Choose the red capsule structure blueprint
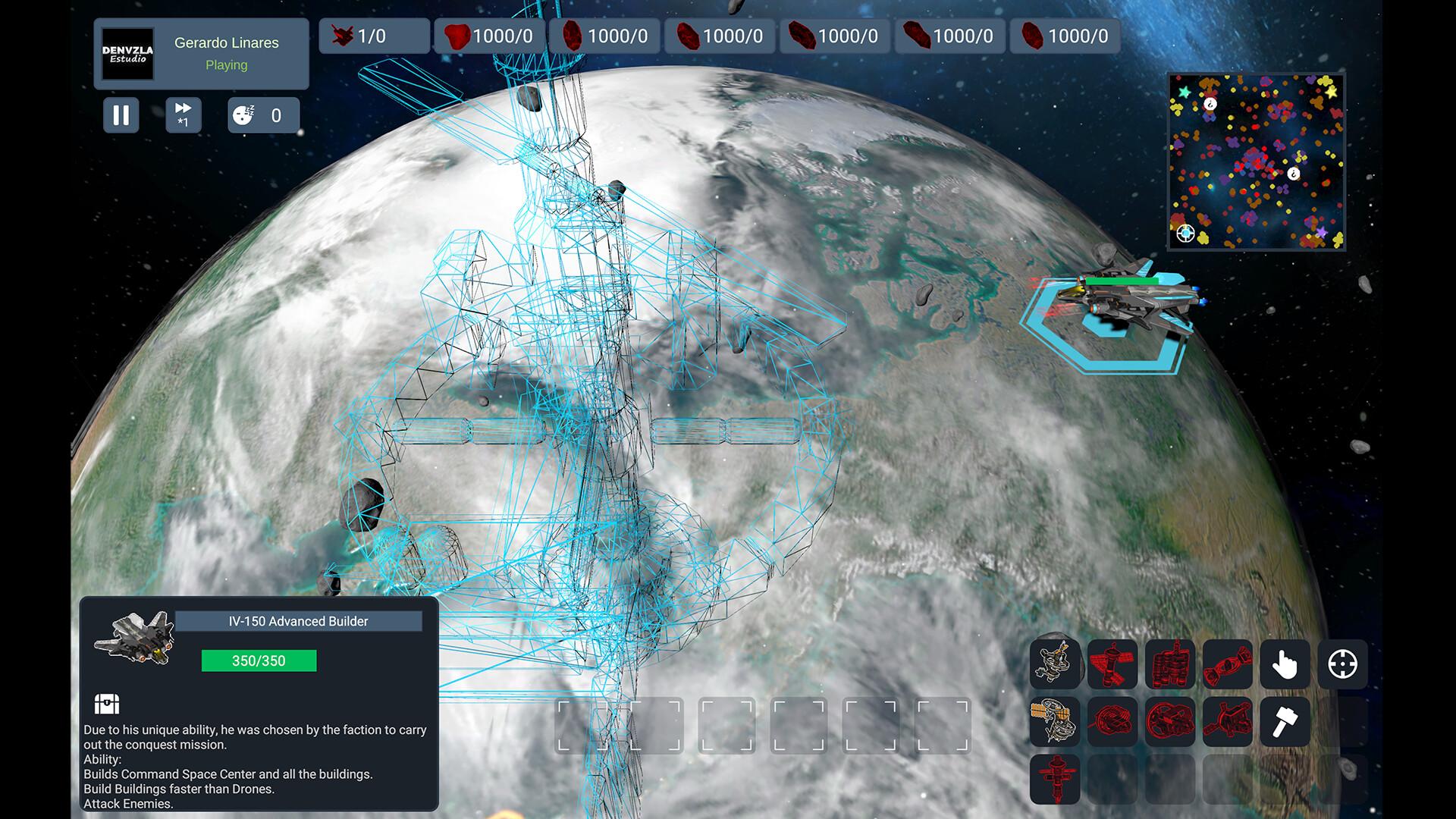This screenshot has width=1456, height=819. (x=1227, y=665)
